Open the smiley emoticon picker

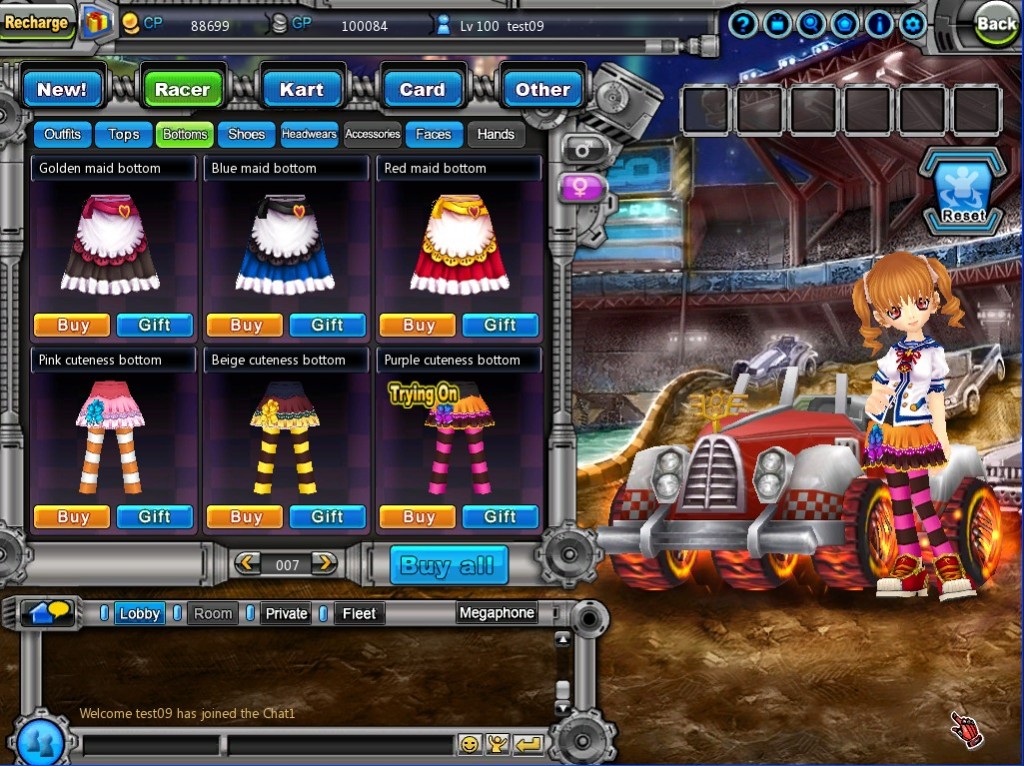click(x=468, y=743)
